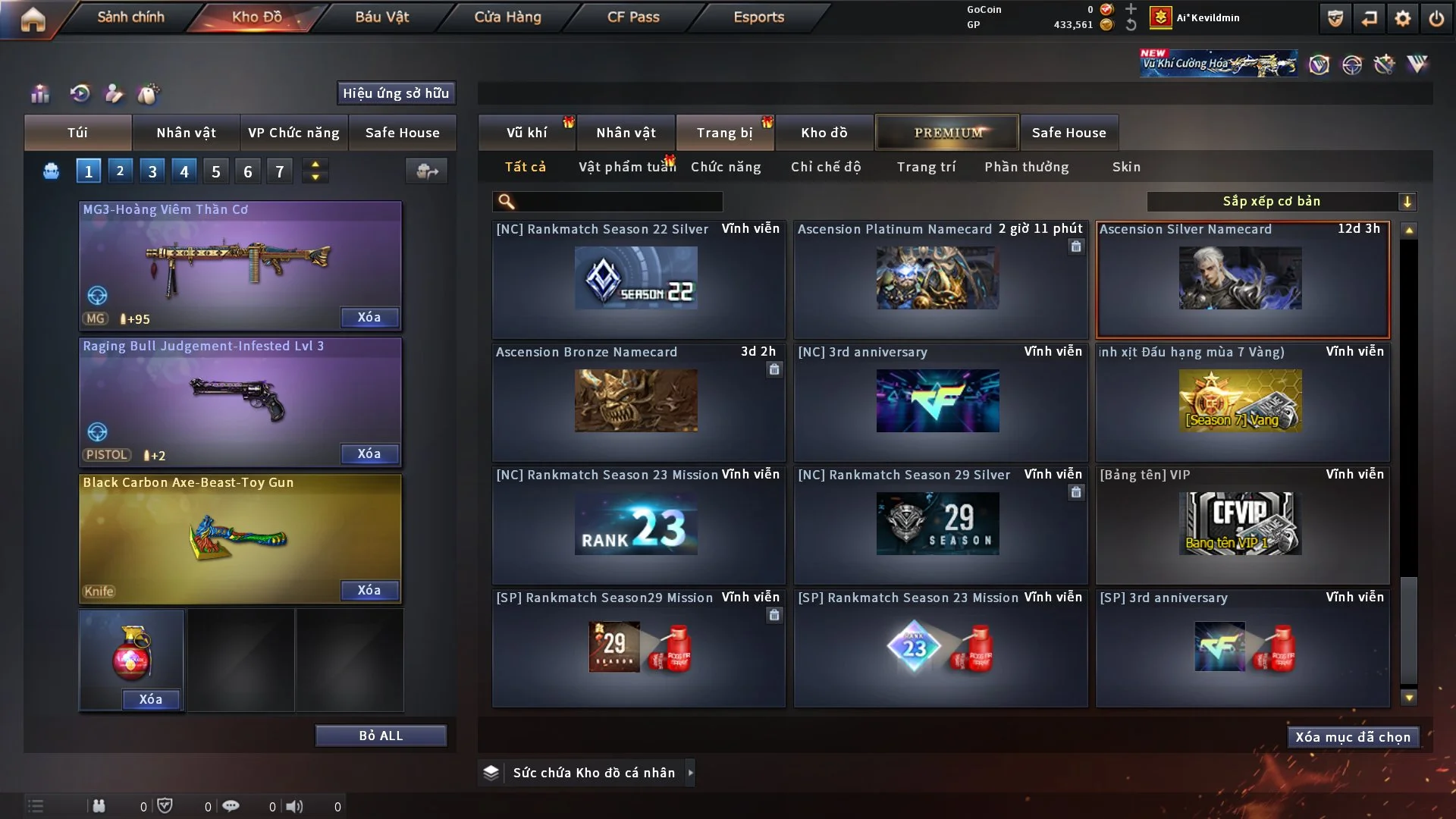
Task: Expand Sức chứa Kho đồ cá nhân
Action: 690,773
